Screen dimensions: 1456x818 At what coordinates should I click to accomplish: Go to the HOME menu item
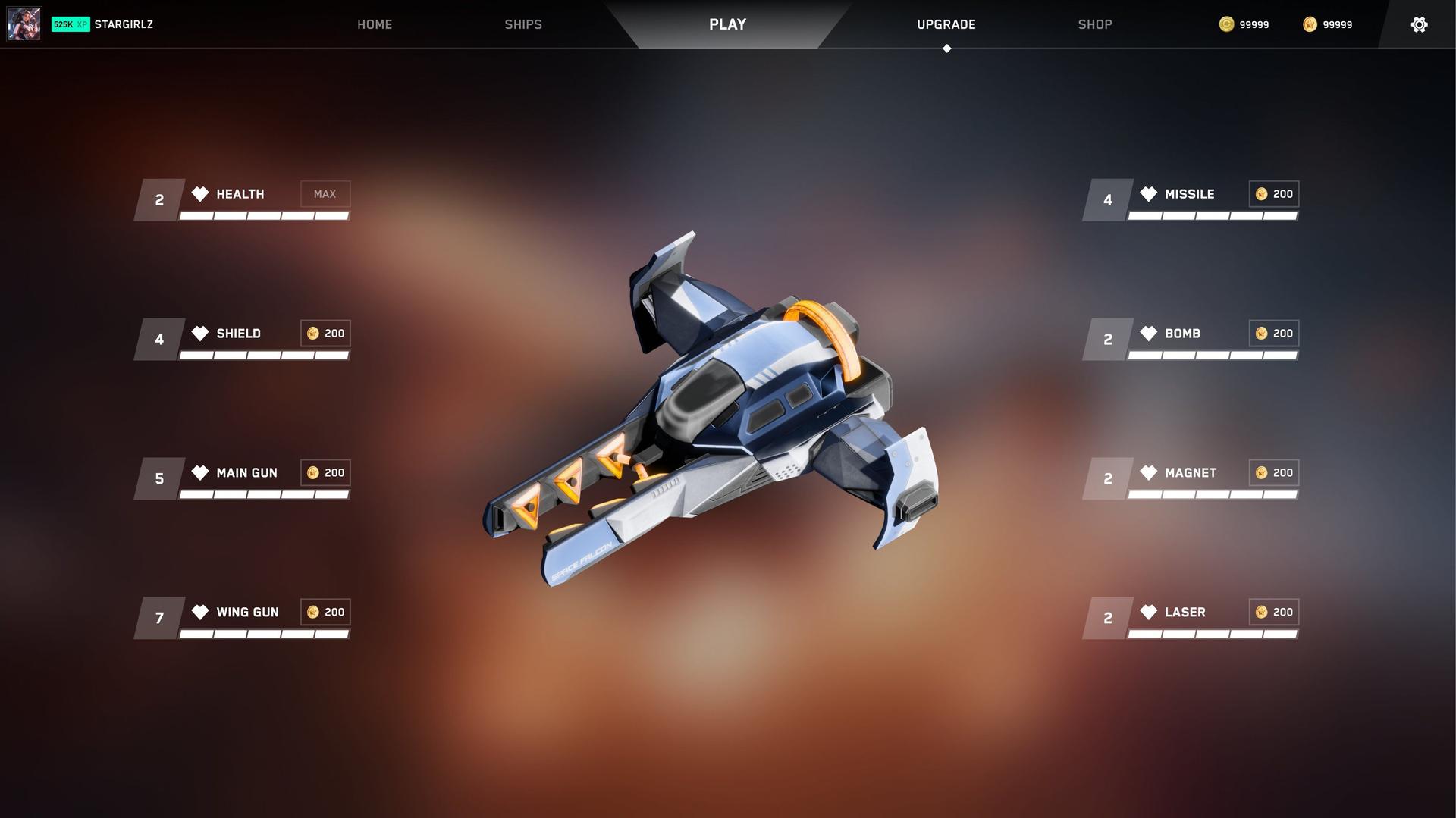click(x=375, y=24)
